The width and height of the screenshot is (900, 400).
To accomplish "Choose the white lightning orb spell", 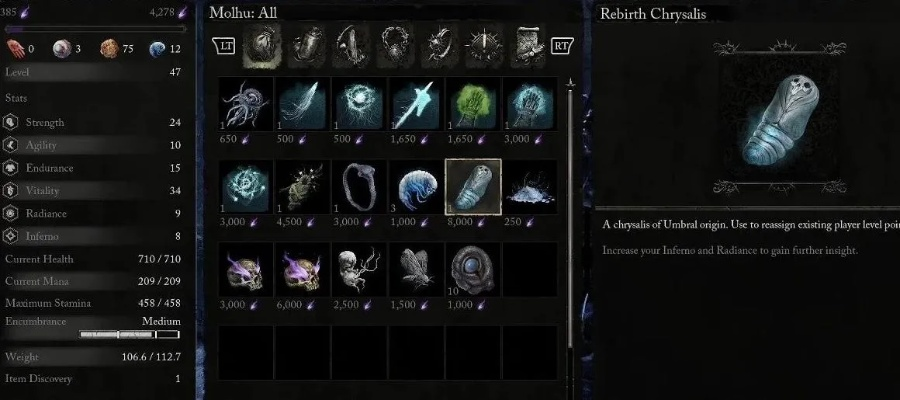I will coord(359,105).
